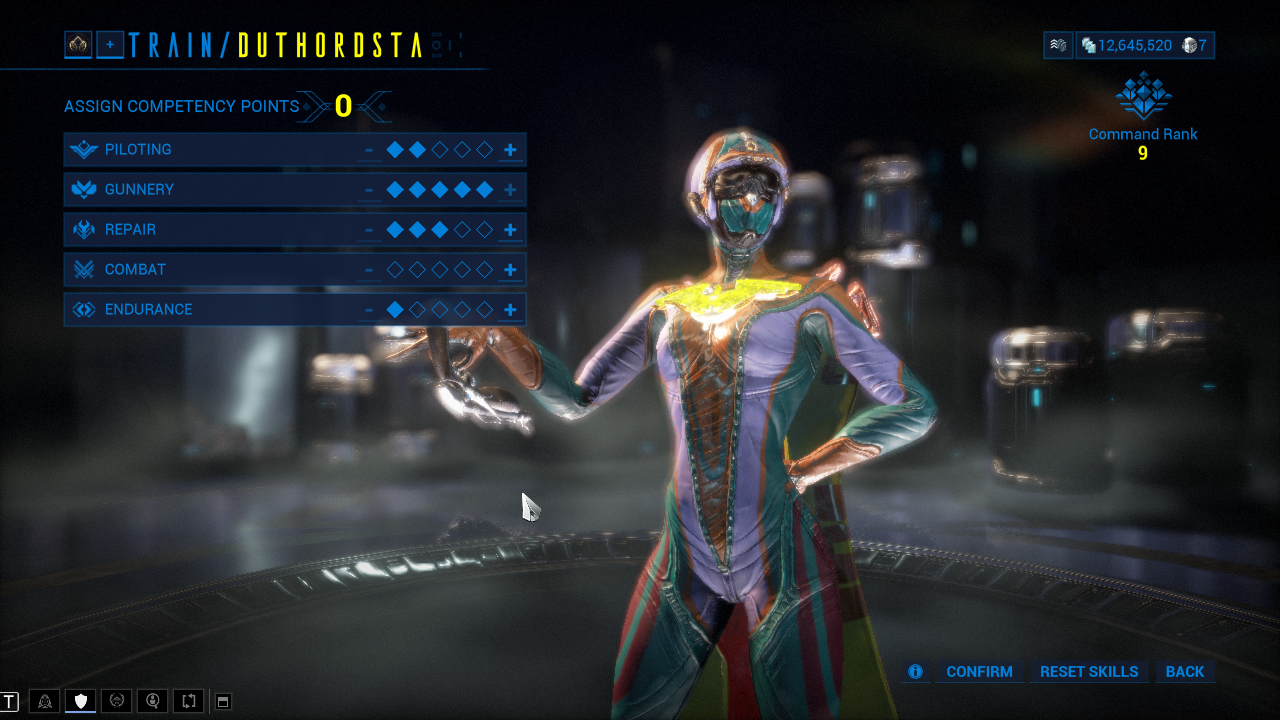1280x720 pixels.
Task: Click the Command Rank emblem above rank 9
Action: point(1143,97)
